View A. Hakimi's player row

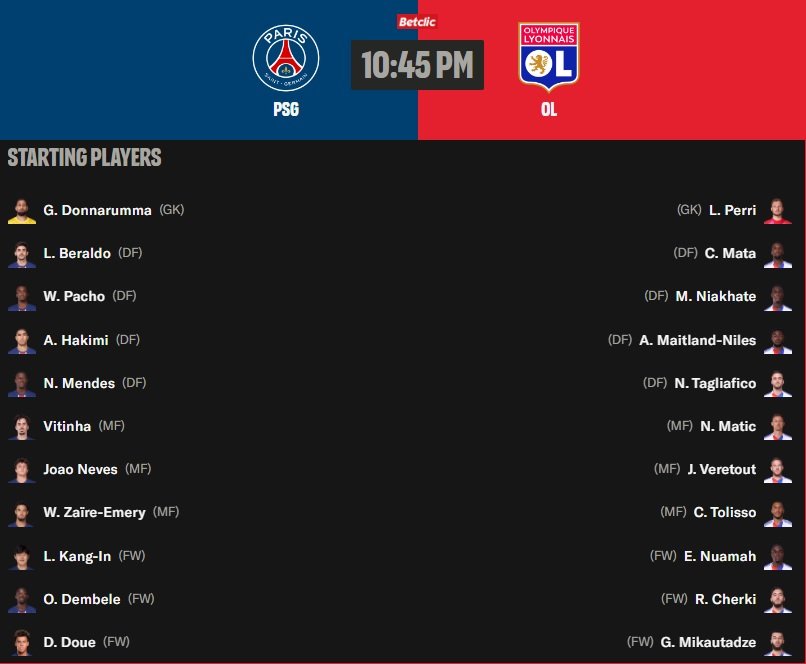point(76,340)
